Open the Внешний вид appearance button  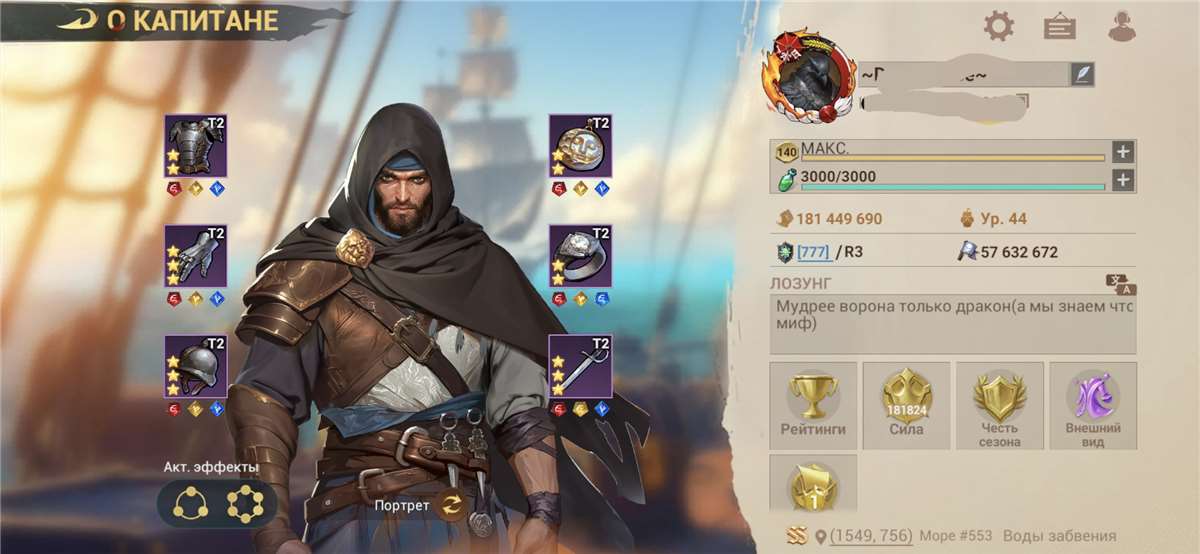tap(1092, 404)
